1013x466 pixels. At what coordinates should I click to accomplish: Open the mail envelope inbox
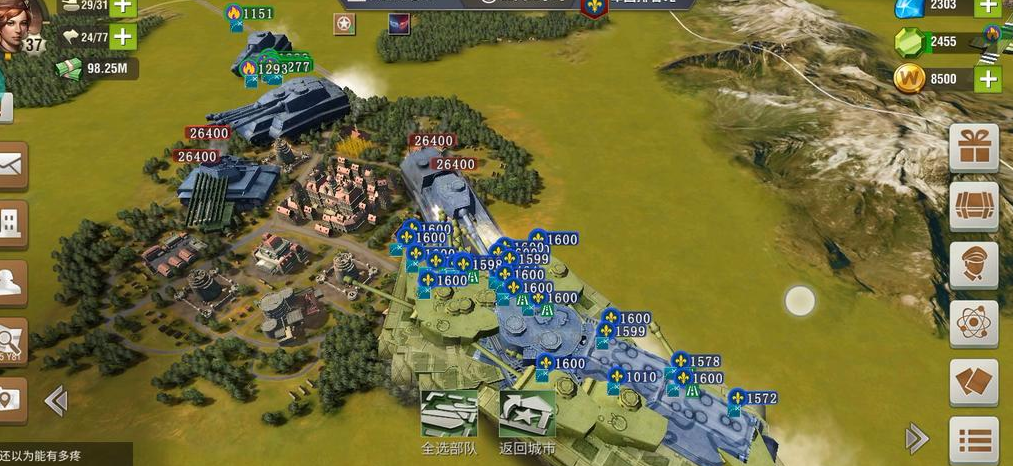[x=11, y=166]
